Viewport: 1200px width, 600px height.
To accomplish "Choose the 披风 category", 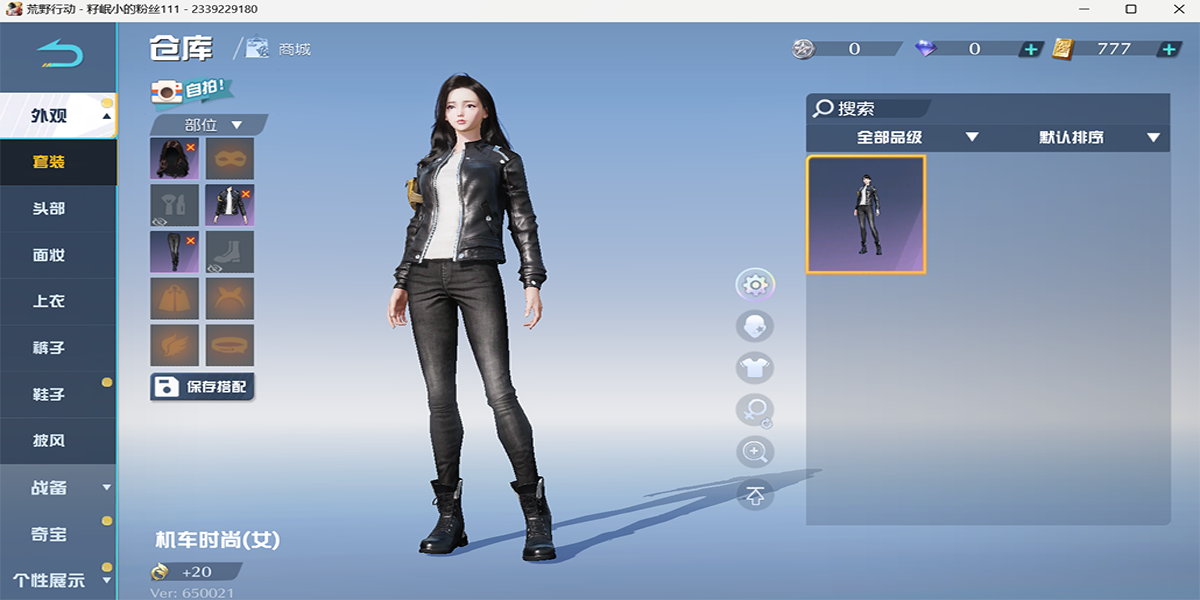I will click(x=48, y=440).
